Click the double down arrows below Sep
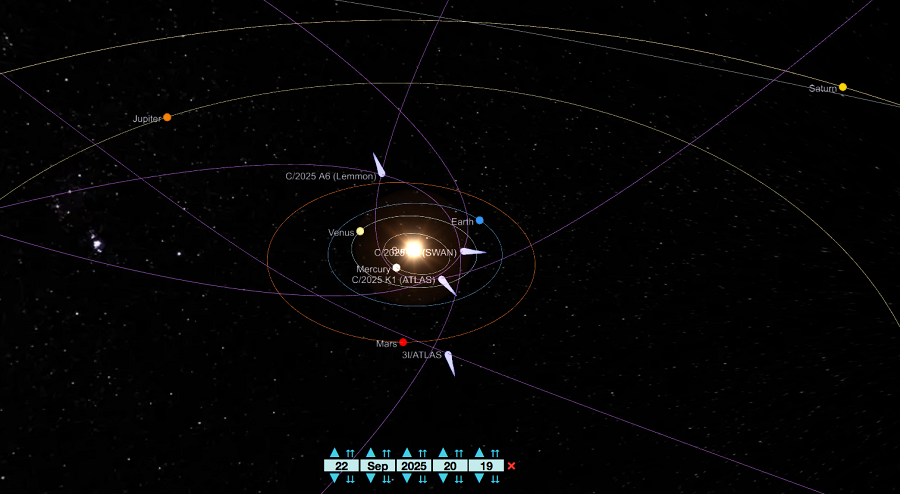The image size is (900, 494). click(386, 479)
